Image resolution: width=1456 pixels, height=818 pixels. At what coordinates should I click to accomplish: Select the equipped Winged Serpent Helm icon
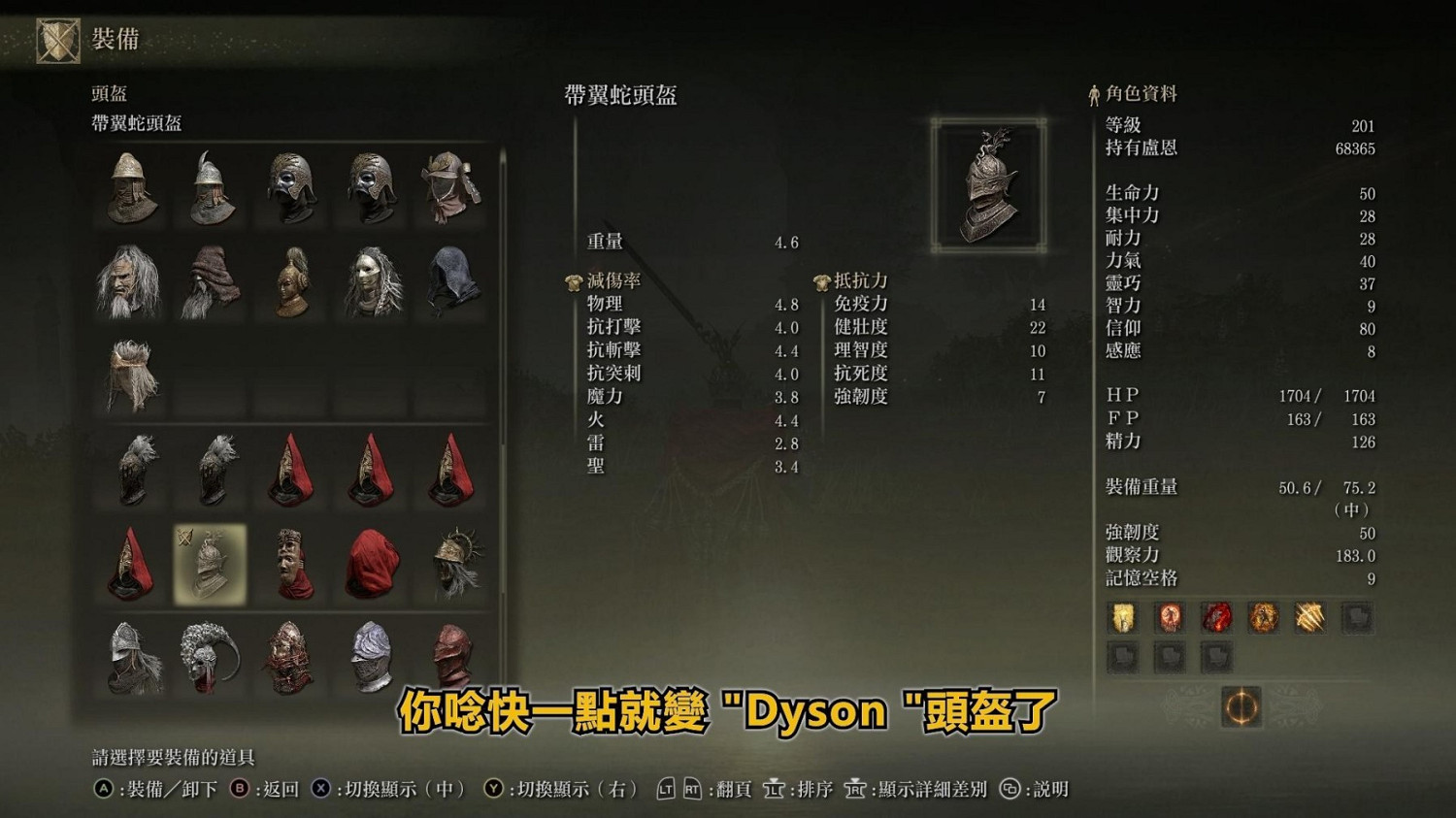(x=209, y=563)
